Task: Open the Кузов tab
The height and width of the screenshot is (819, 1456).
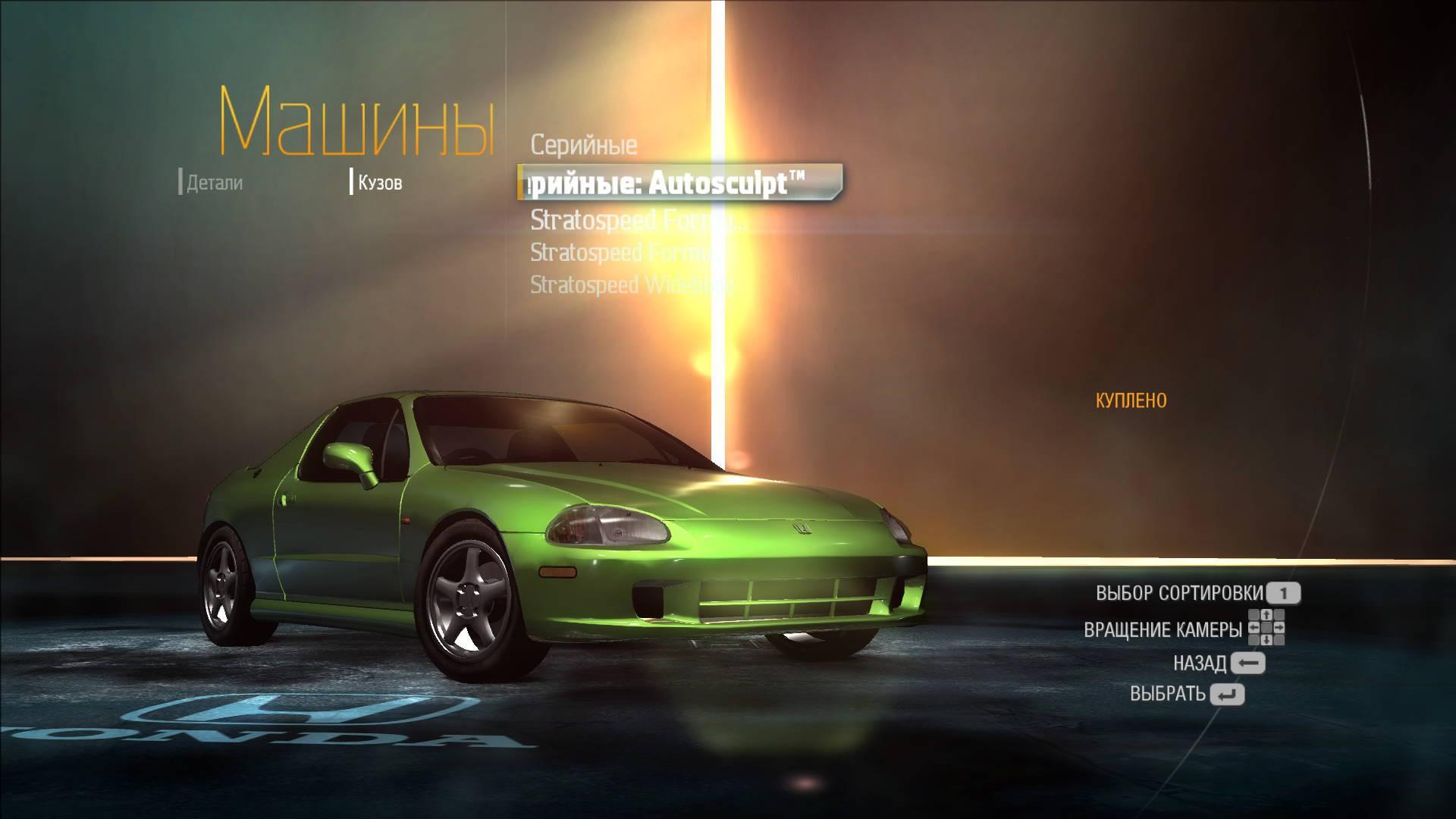Action: (379, 183)
